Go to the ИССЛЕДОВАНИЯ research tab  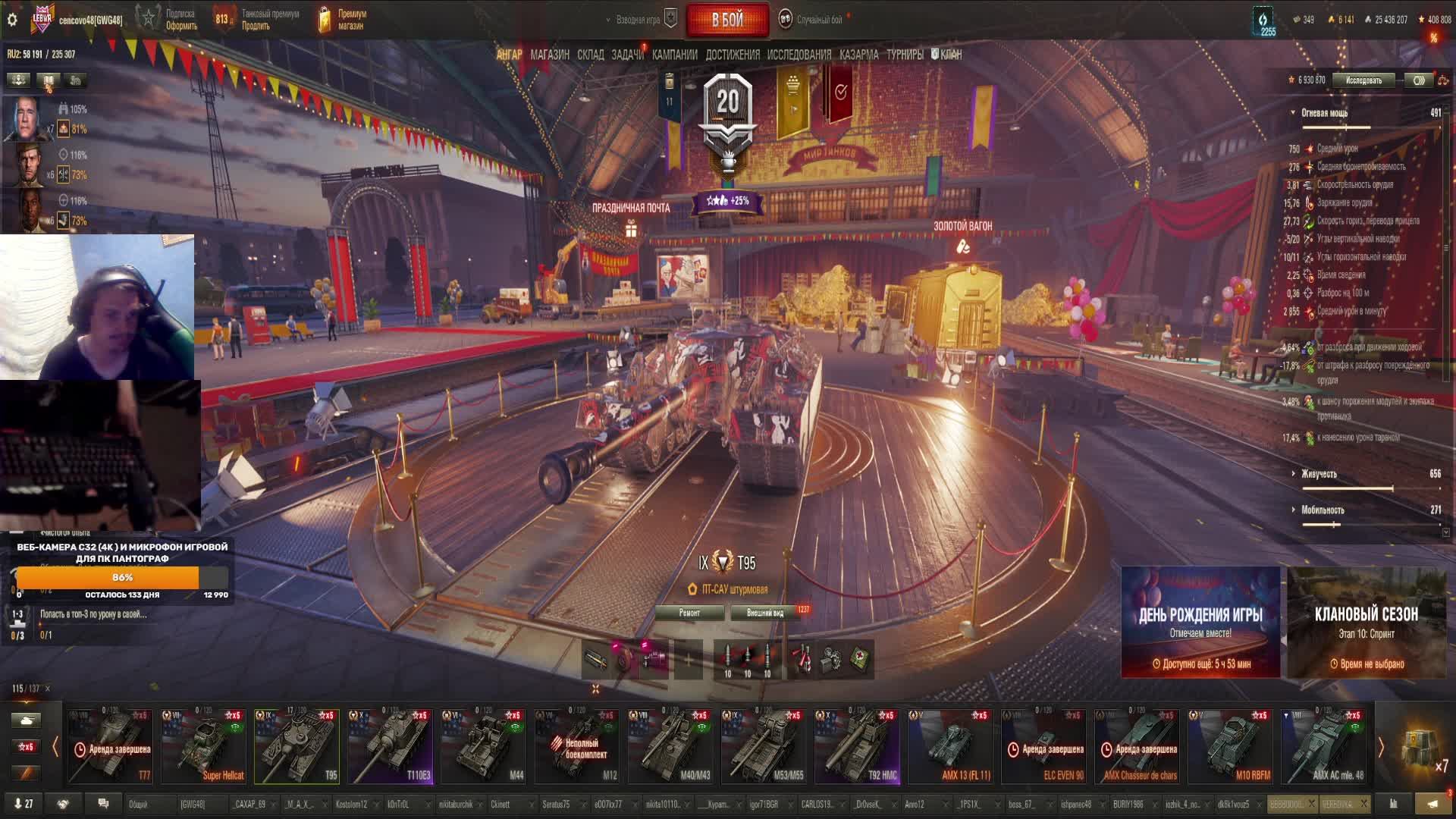coord(799,55)
